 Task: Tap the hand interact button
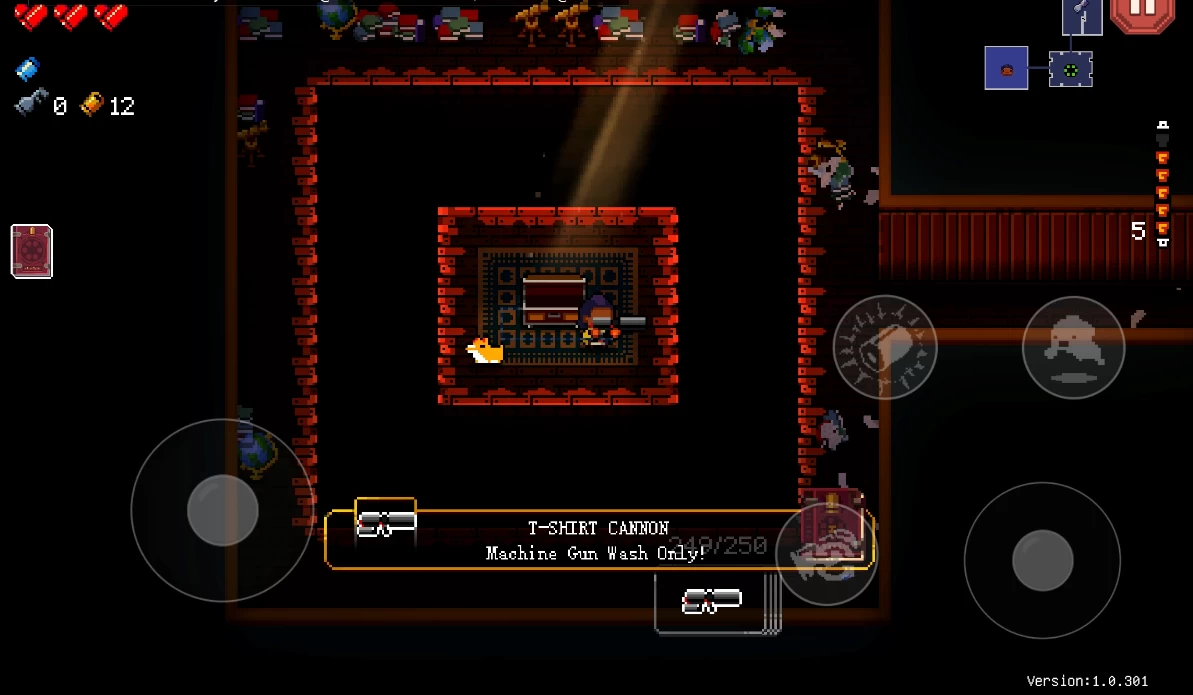(826, 553)
